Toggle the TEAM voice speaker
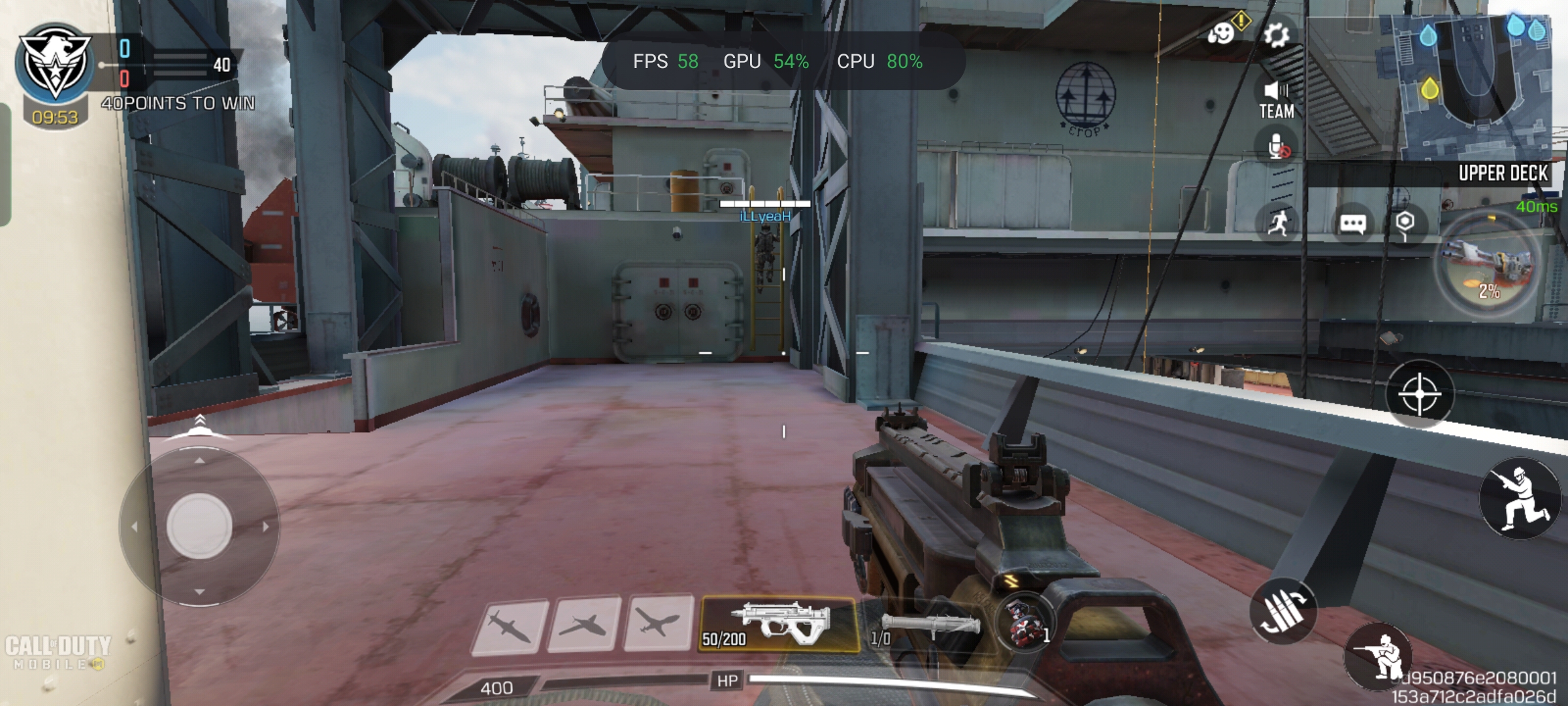The height and width of the screenshot is (706, 1568). (1277, 101)
